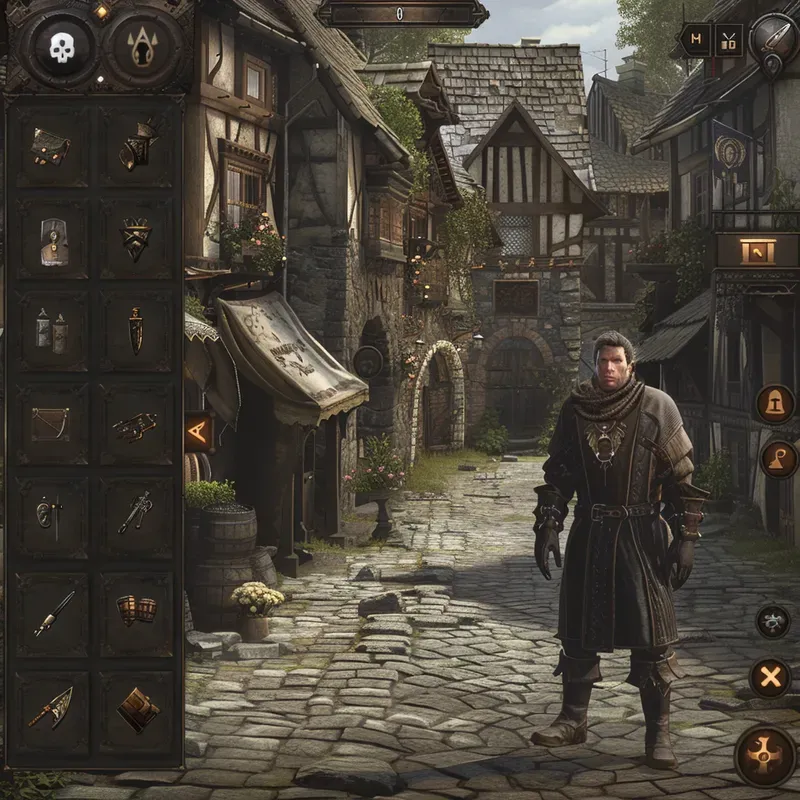Choose the sheathed dagger slot
Screen dimensions: 800x800
pos(136,328)
